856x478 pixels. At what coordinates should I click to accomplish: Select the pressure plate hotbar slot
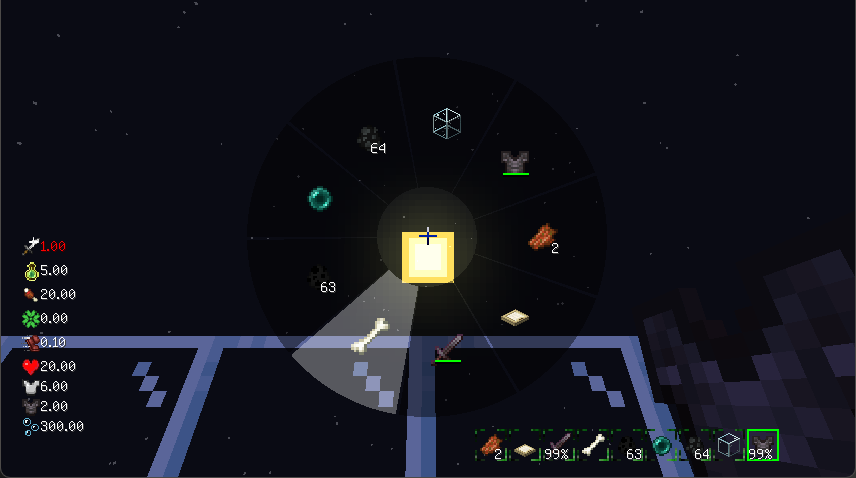[525, 445]
